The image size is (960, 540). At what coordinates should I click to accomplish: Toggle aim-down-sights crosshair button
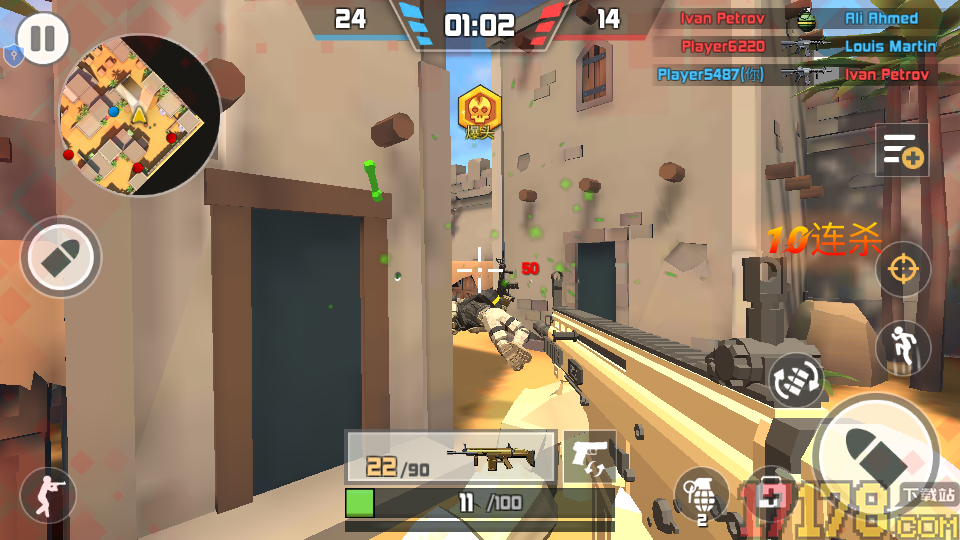pos(903,268)
